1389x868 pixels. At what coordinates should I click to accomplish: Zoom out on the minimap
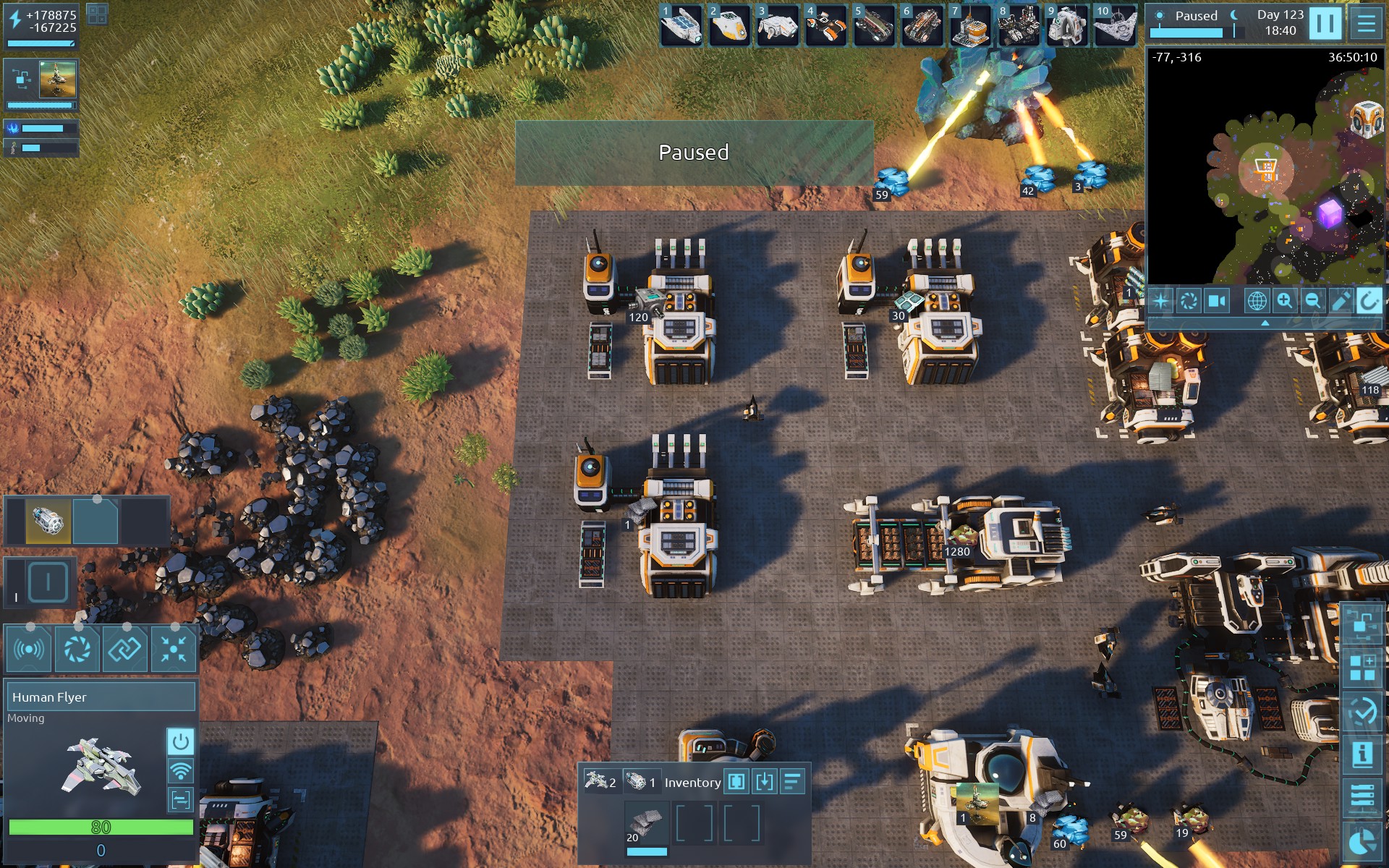click(x=1312, y=300)
